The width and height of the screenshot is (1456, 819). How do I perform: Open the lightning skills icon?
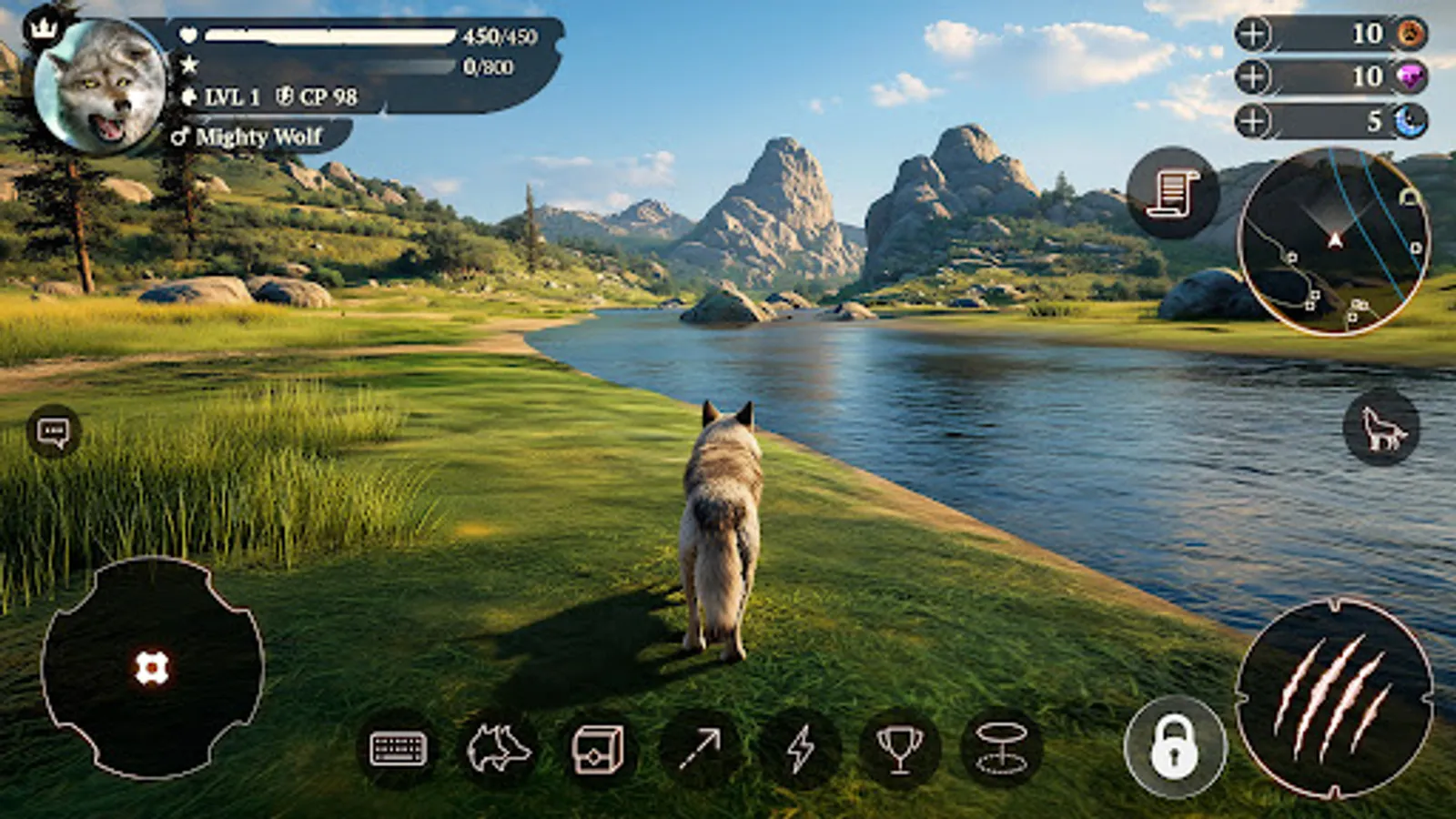(800, 747)
